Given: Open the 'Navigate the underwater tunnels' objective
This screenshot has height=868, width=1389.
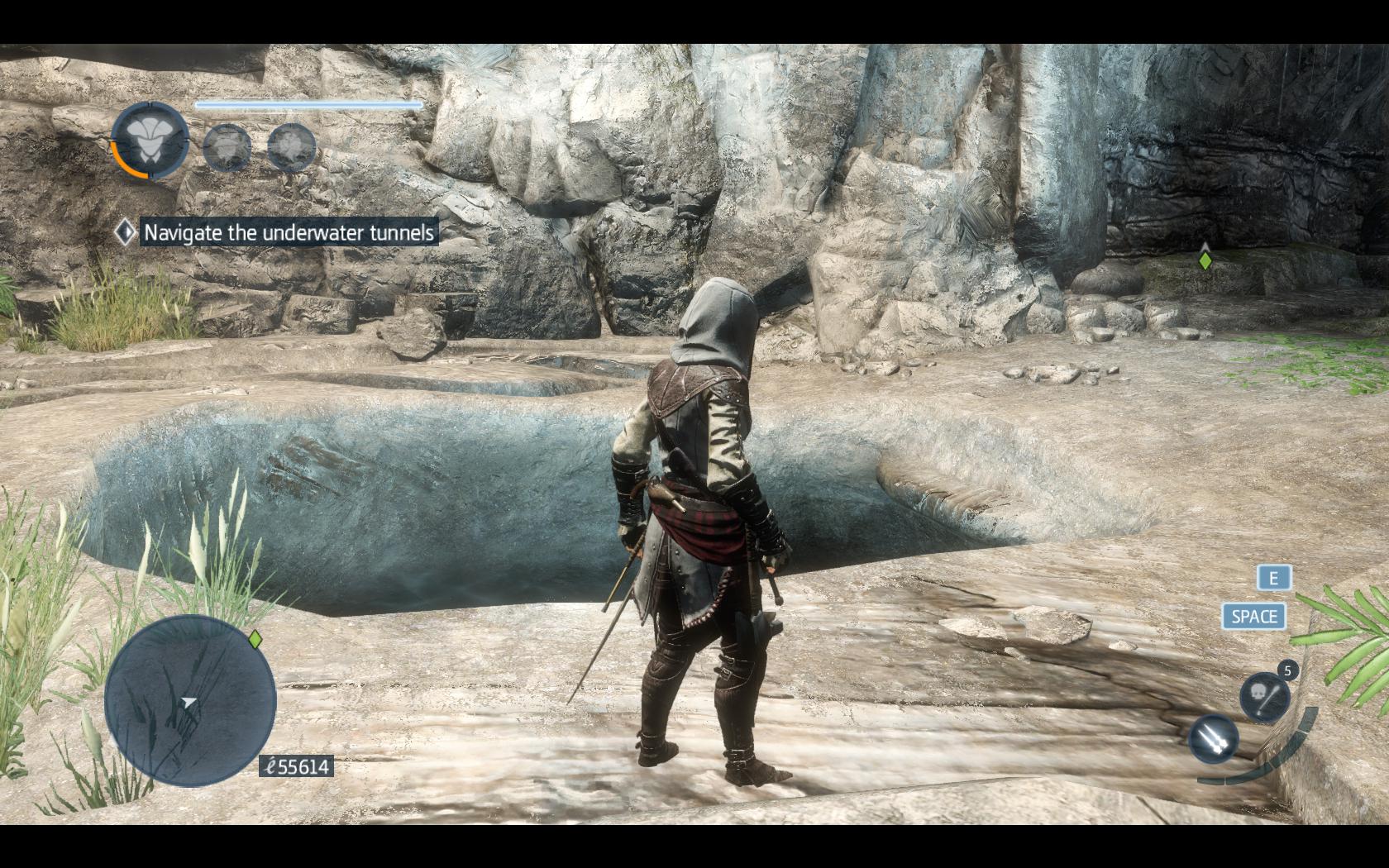Looking at the screenshot, I should coord(289,233).
